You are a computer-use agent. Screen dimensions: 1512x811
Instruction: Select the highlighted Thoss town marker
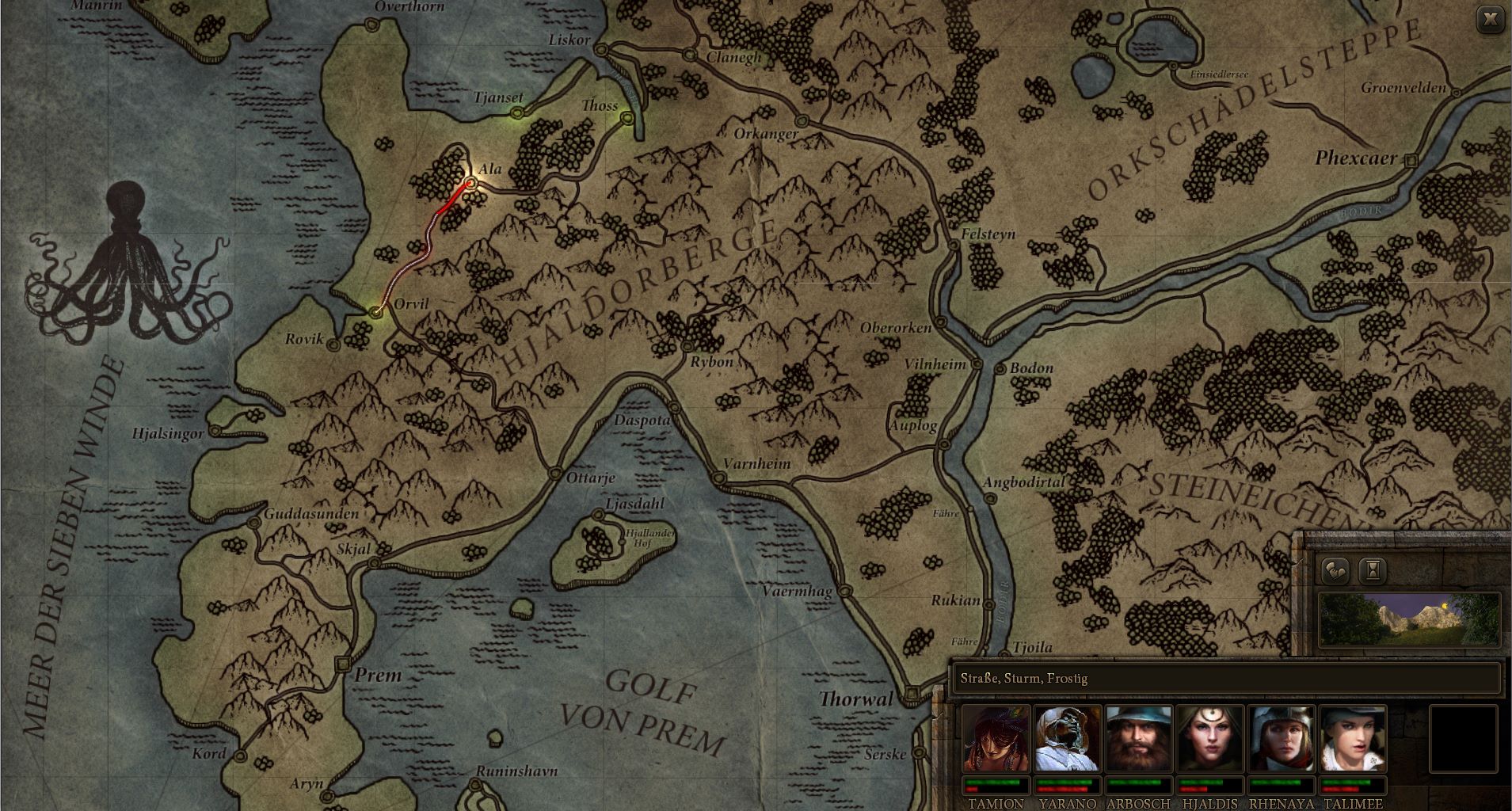[627, 119]
